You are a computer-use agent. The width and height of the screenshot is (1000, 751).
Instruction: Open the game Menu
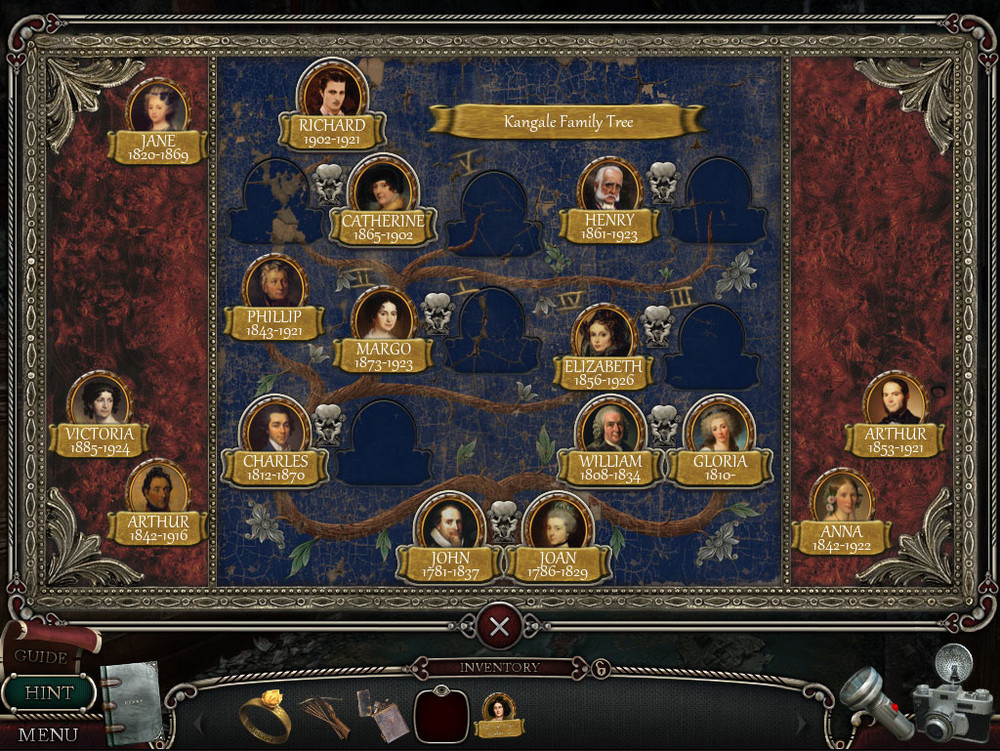(47, 734)
